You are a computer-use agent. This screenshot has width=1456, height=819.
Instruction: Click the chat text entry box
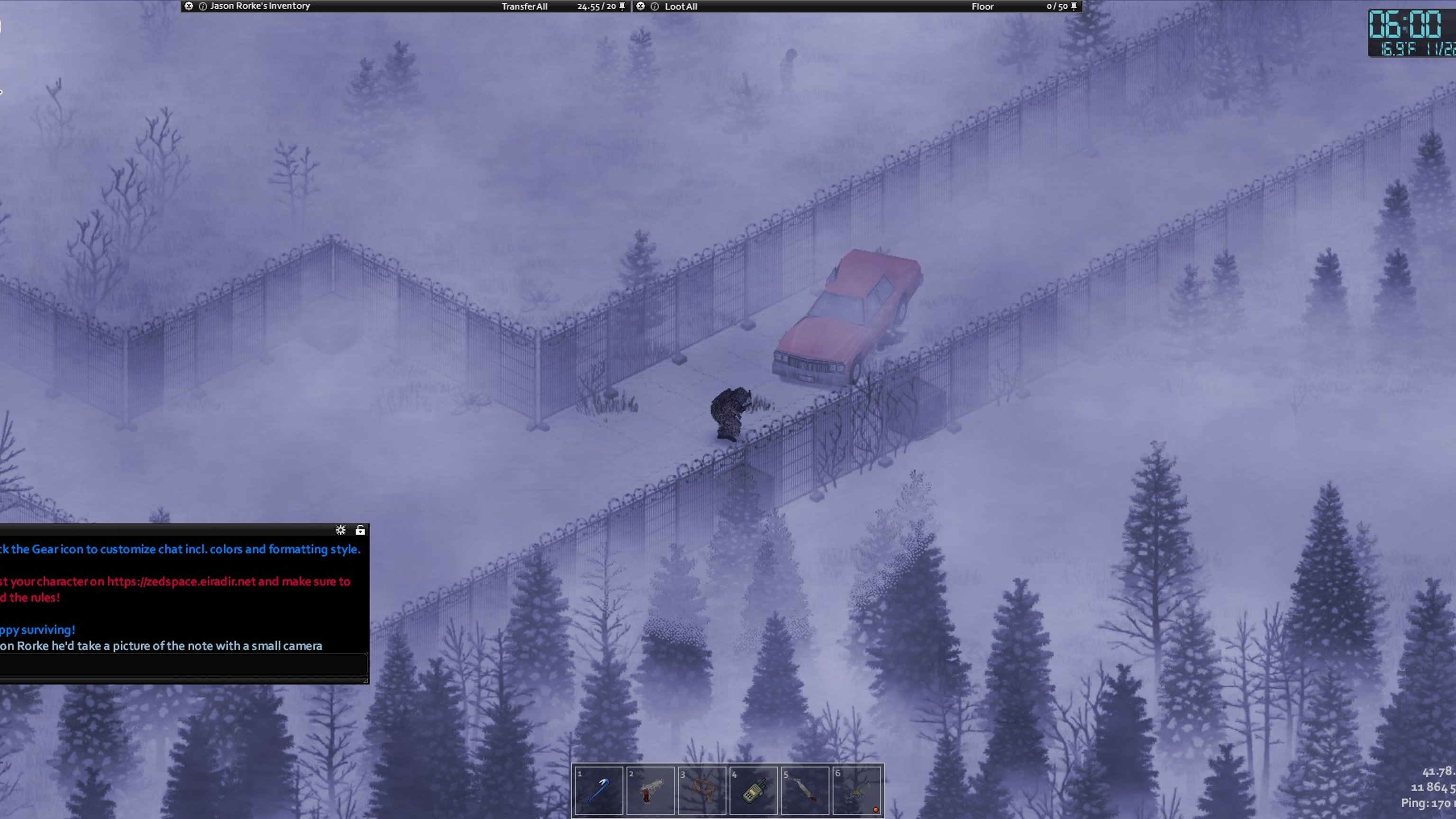click(x=182, y=664)
